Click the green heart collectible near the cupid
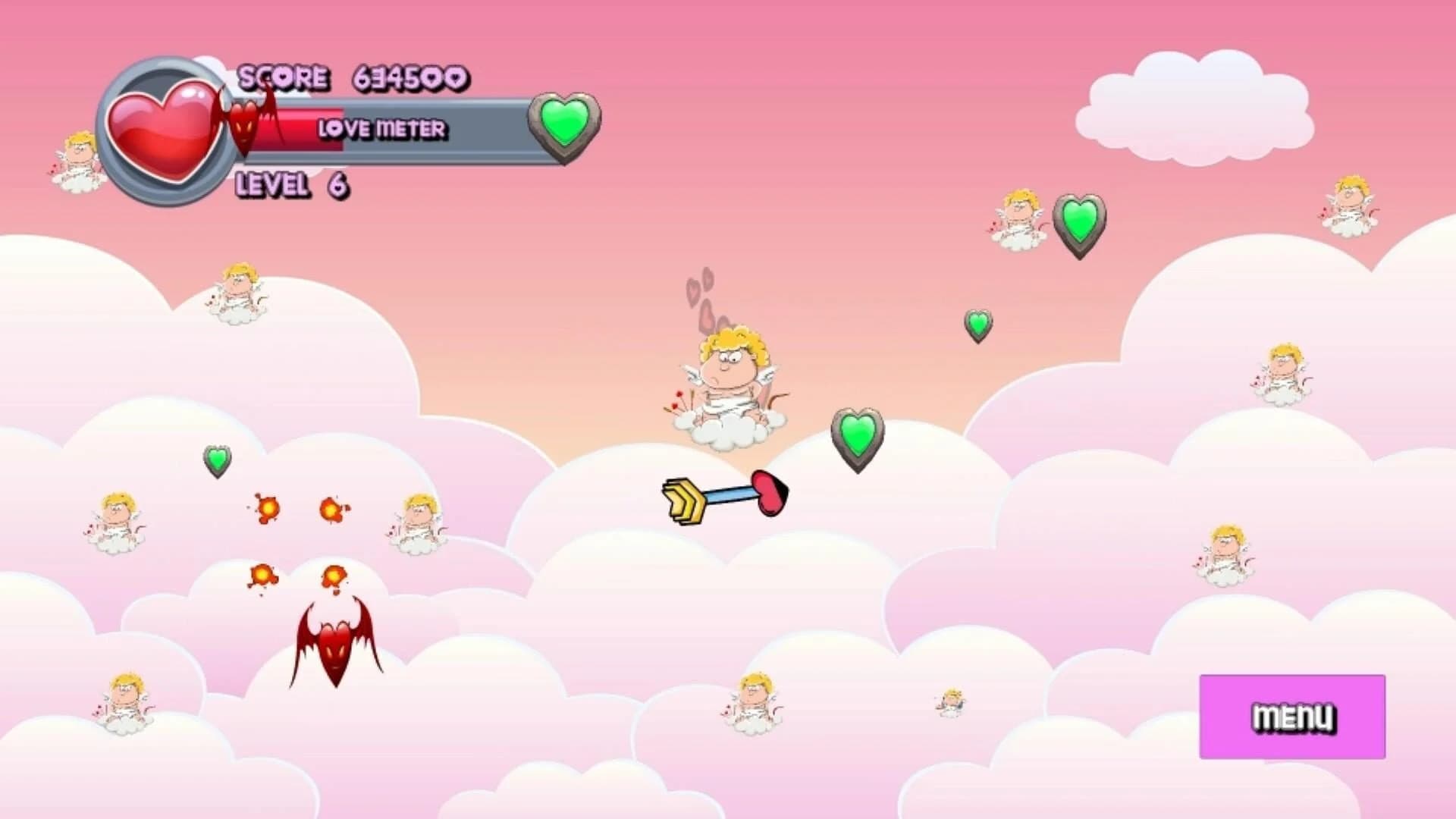Image resolution: width=1456 pixels, height=819 pixels. coord(857,436)
